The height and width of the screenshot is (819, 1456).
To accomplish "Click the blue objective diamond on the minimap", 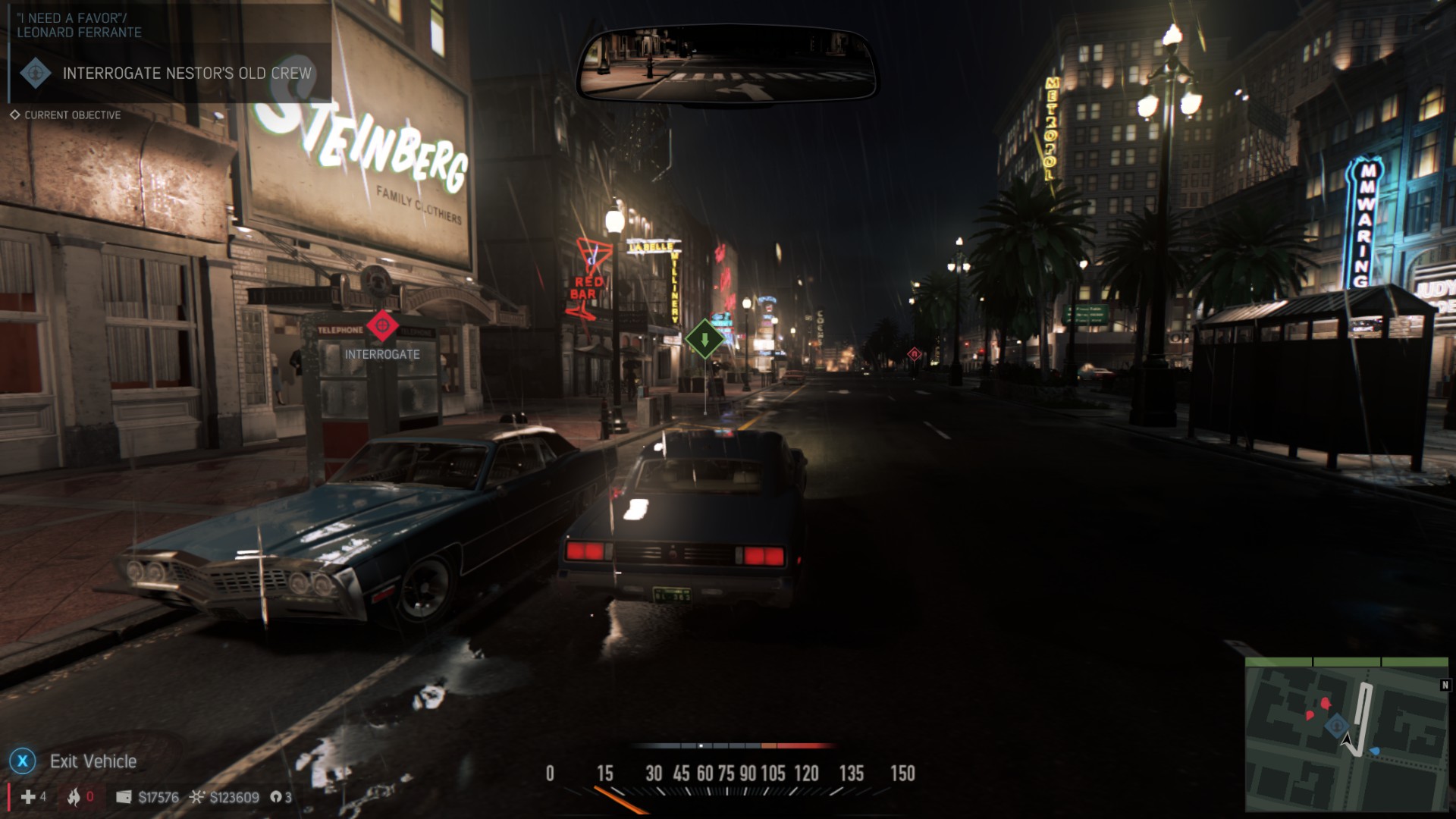I will 1336,726.
